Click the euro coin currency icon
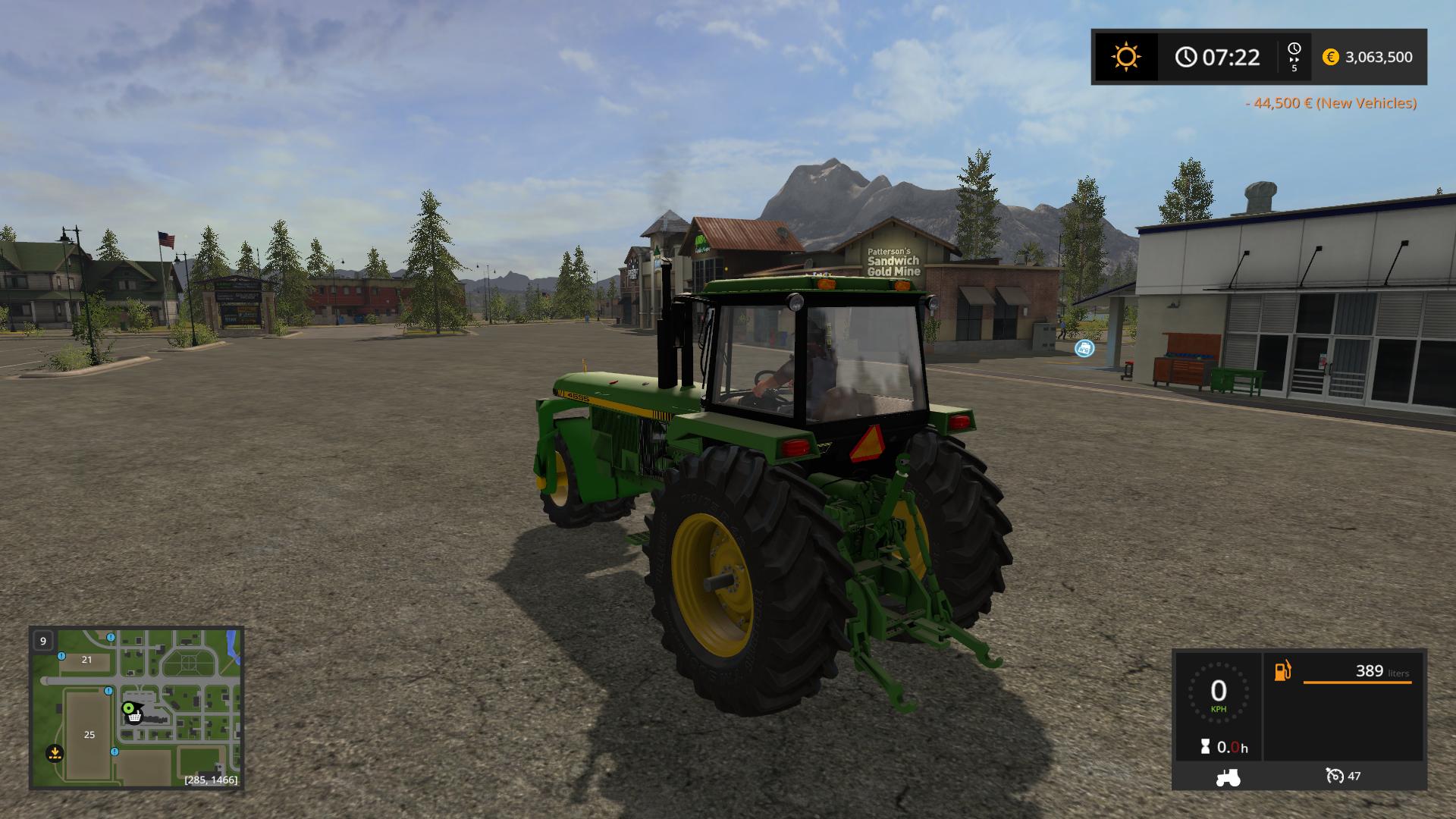Screen dimensions: 1456x819 tap(1330, 57)
